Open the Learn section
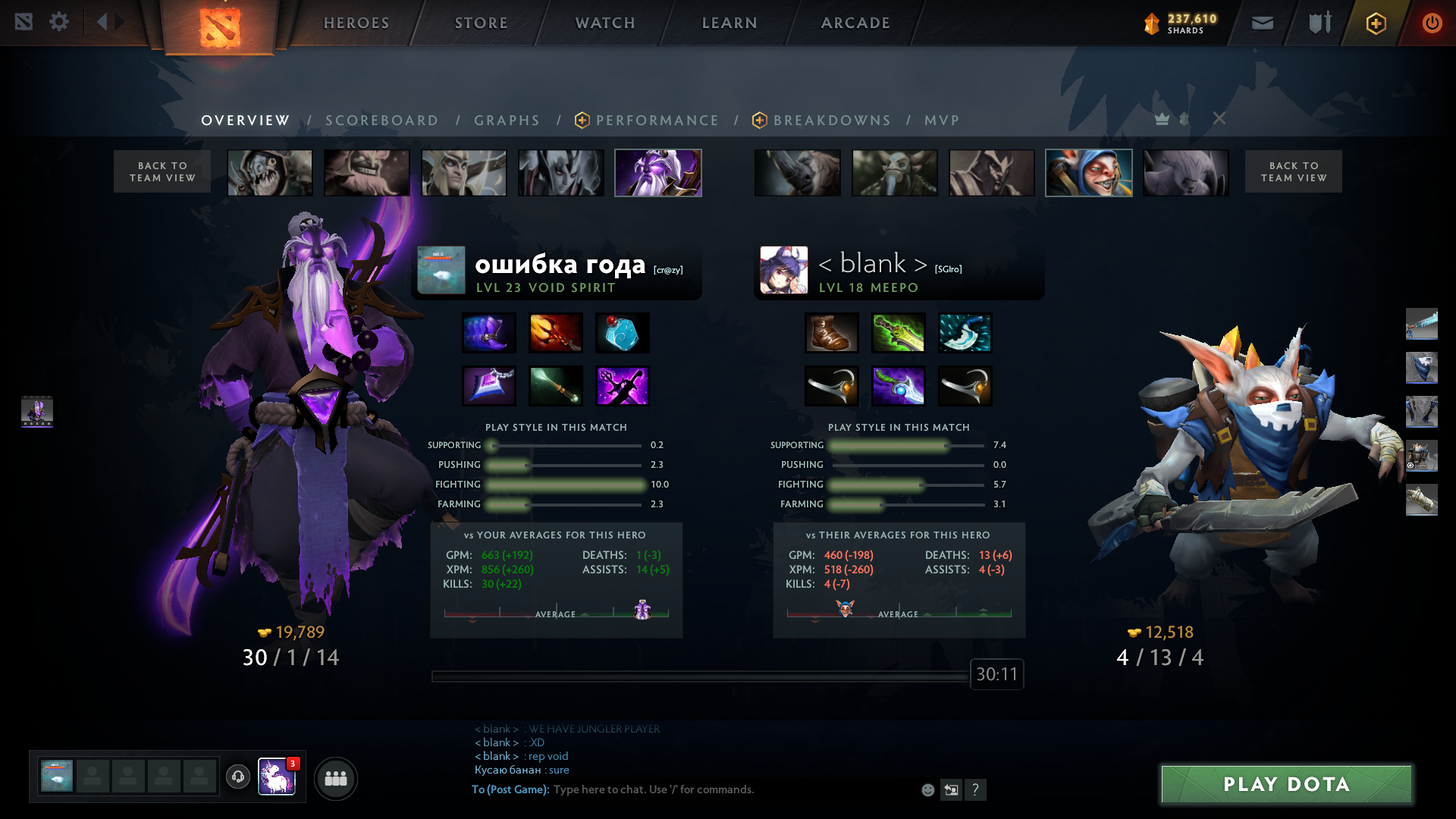This screenshot has width=1456, height=819. (730, 23)
